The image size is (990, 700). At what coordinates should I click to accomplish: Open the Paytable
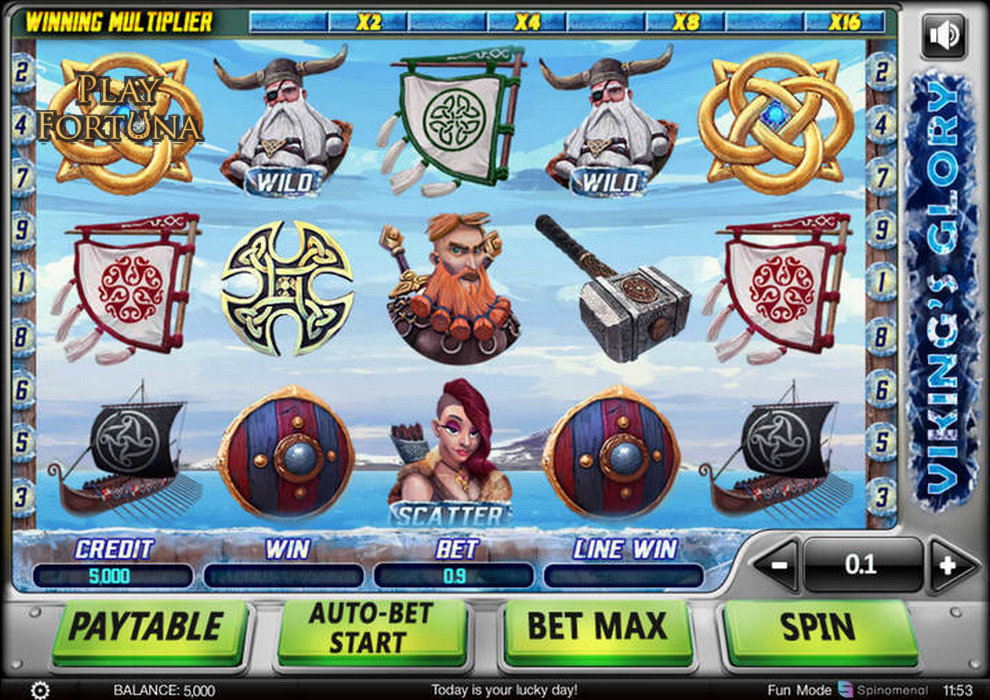[146, 628]
